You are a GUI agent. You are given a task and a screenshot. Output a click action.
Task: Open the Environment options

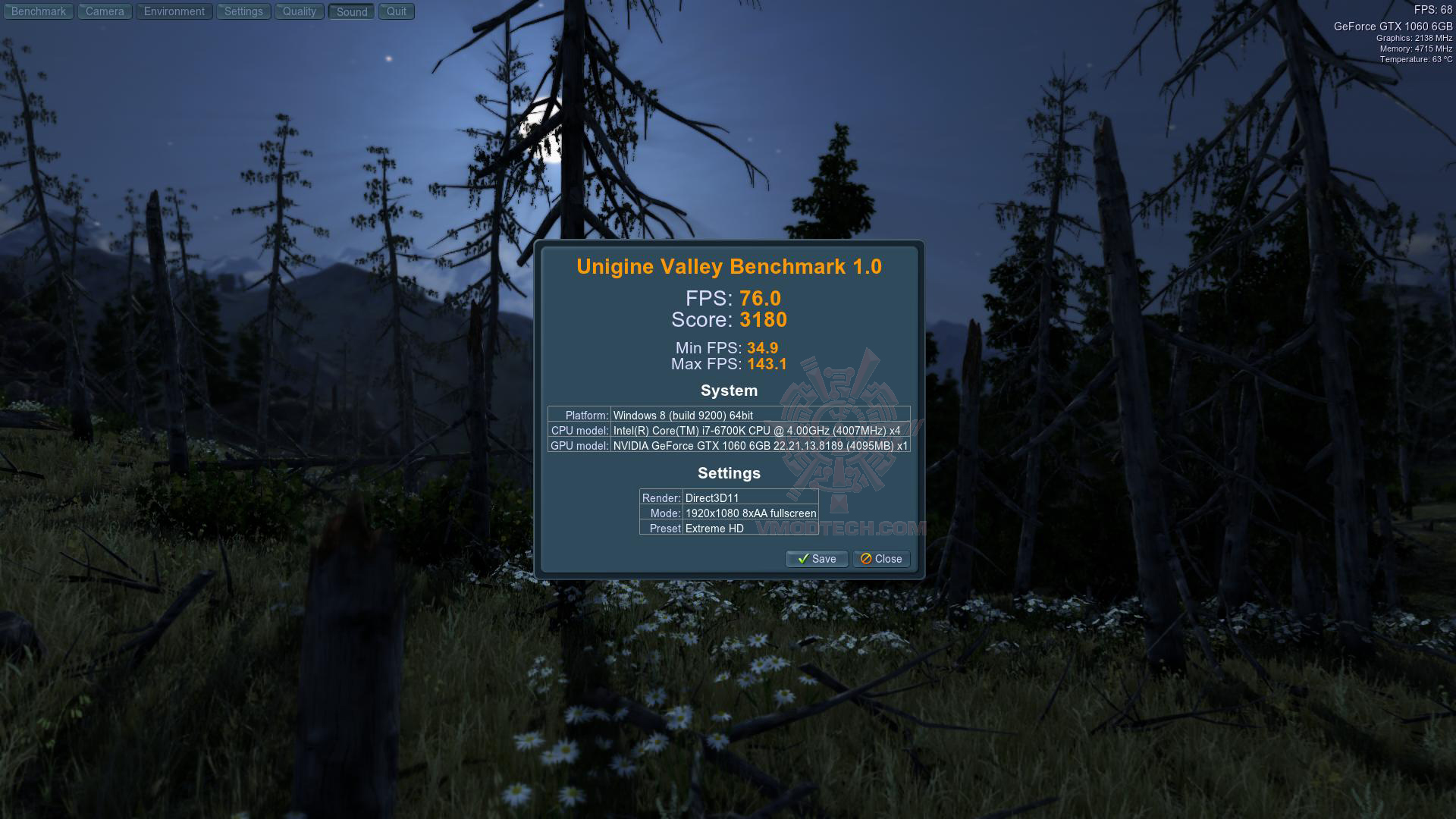[x=174, y=11]
